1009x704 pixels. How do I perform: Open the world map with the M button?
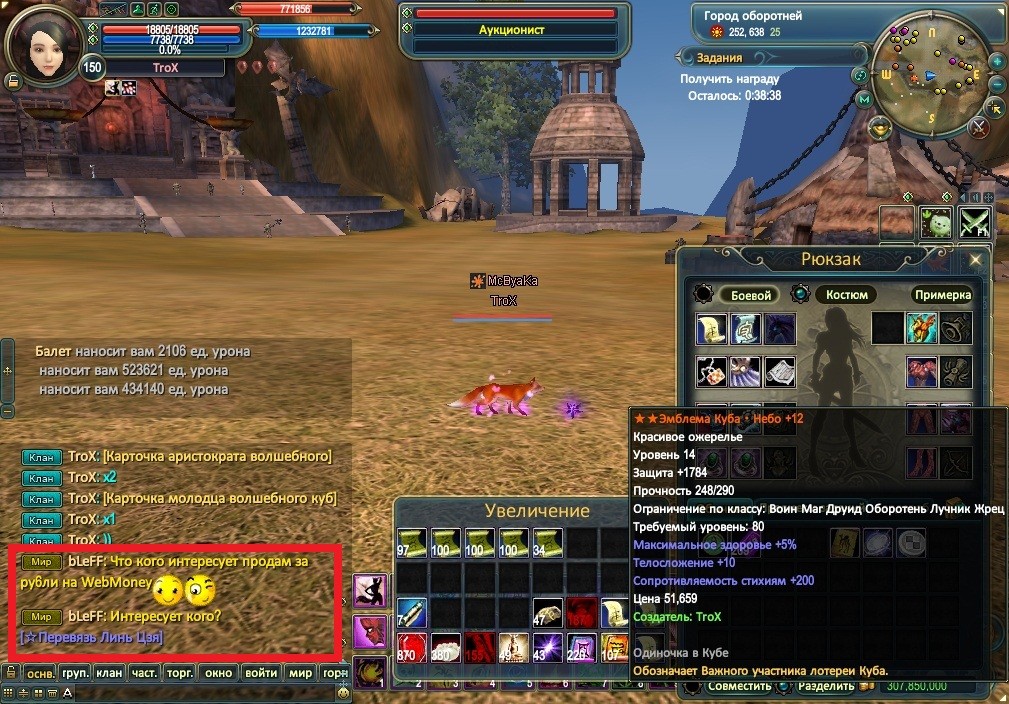pos(866,100)
